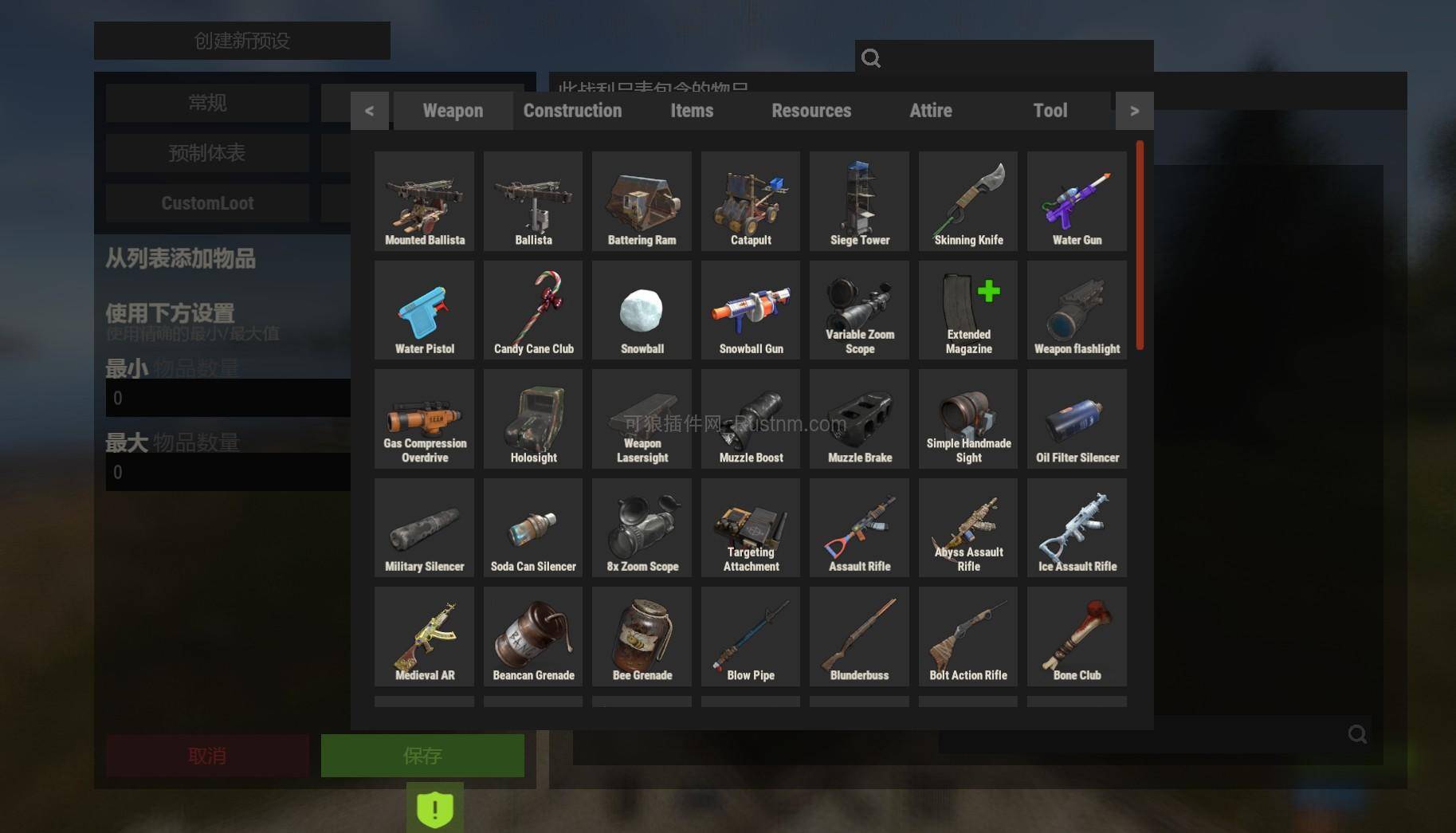Select the Assault Rifle item
The width and height of the screenshot is (1456, 833).
pos(858,526)
